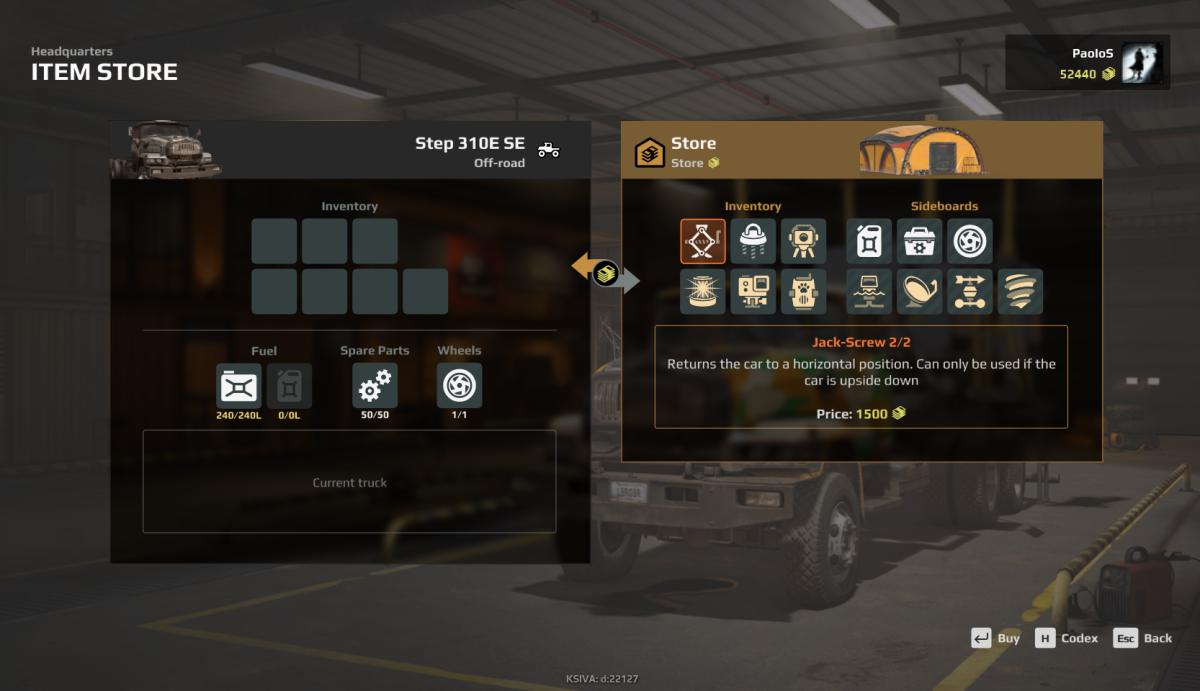Select the satellite dish sideboard item
The image size is (1200, 691).
tap(919, 291)
